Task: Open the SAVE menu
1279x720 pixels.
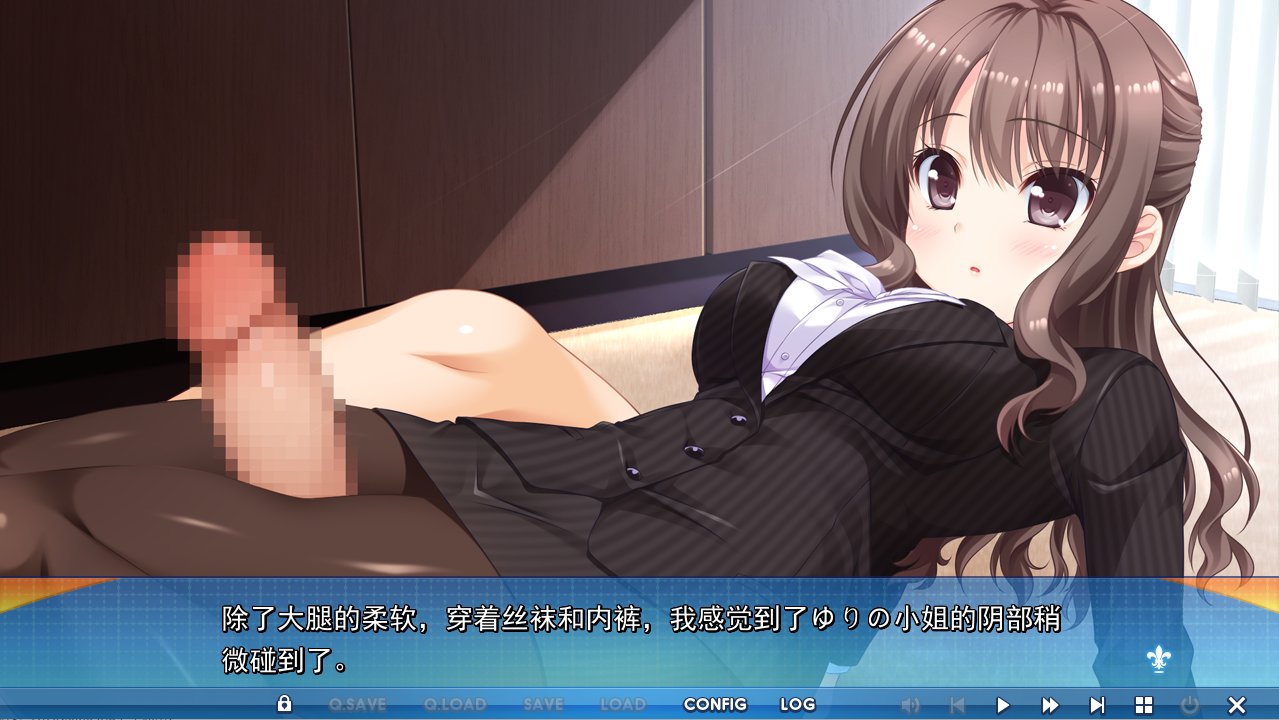Action: pyautogui.click(x=543, y=704)
